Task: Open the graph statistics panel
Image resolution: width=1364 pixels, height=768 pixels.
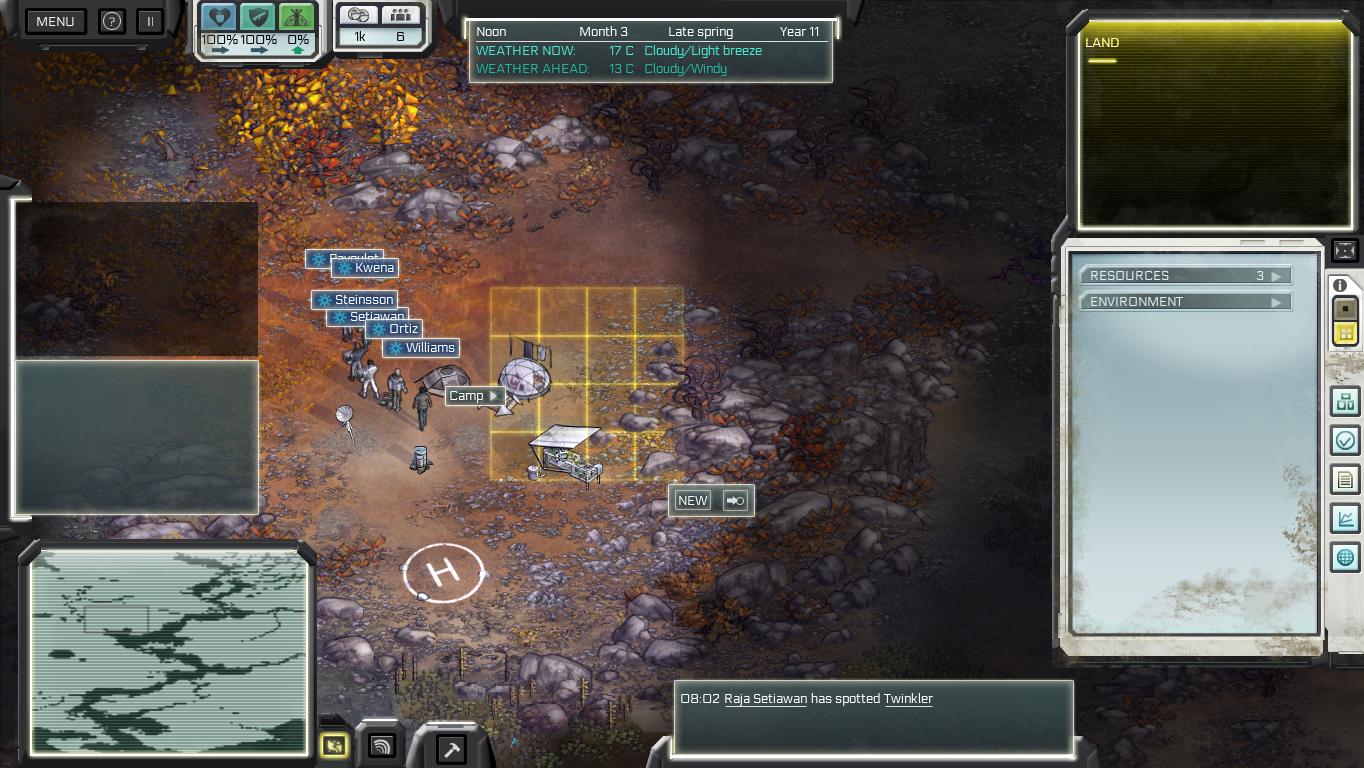Action: [x=1345, y=518]
